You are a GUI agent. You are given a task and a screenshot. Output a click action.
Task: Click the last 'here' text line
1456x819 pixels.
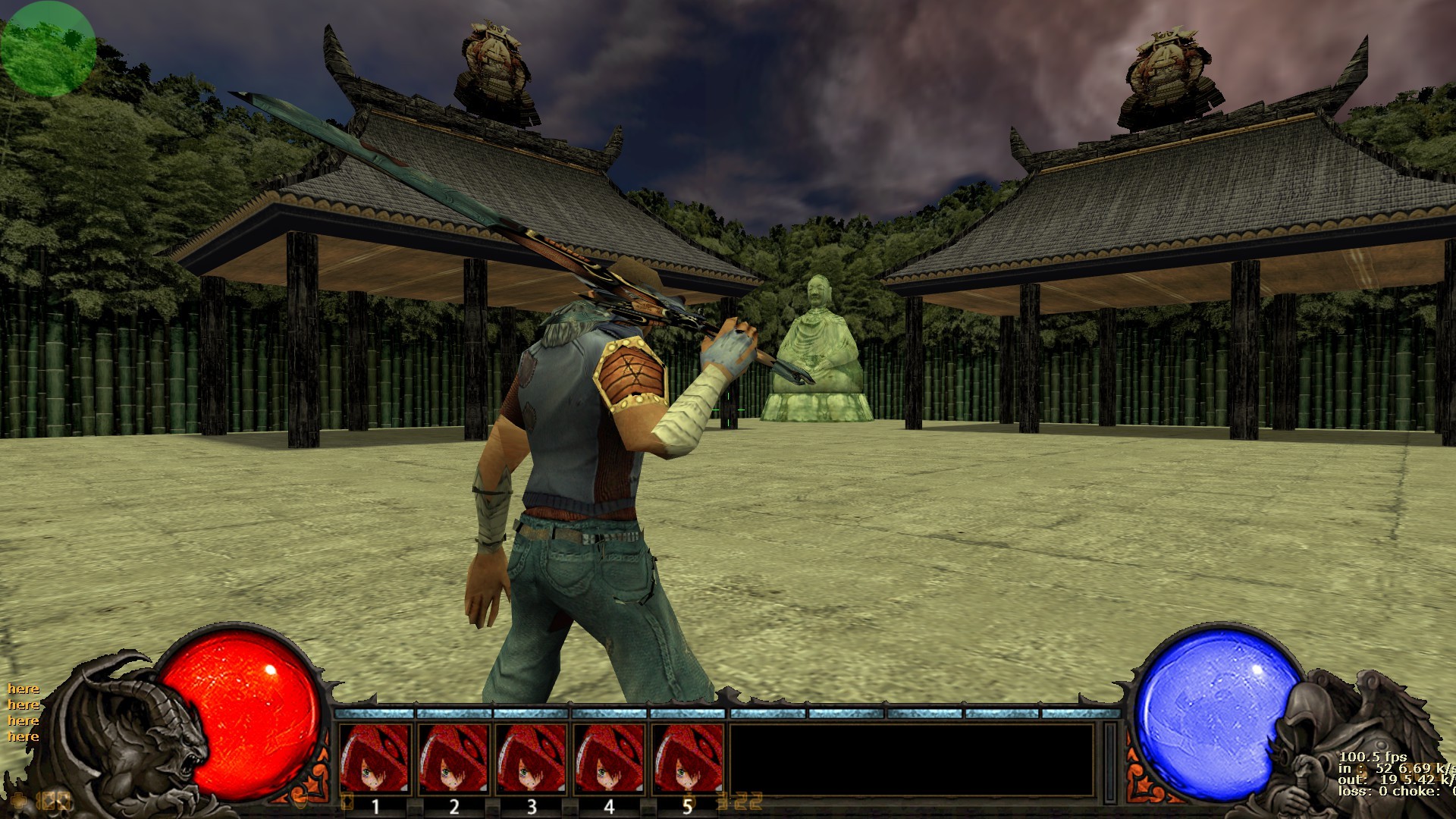pyautogui.click(x=23, y=736)
